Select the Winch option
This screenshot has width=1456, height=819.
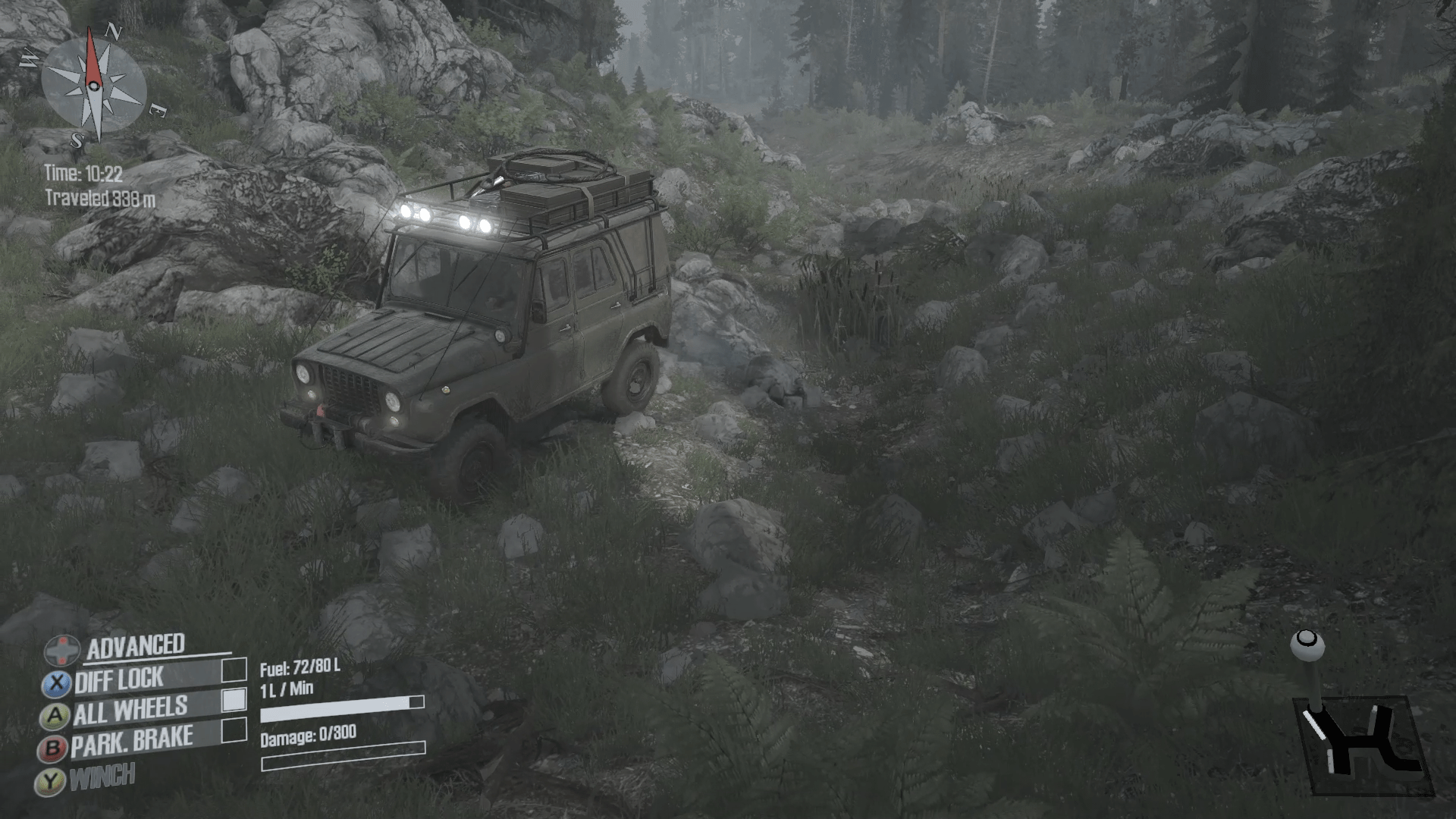coord(102,777)
